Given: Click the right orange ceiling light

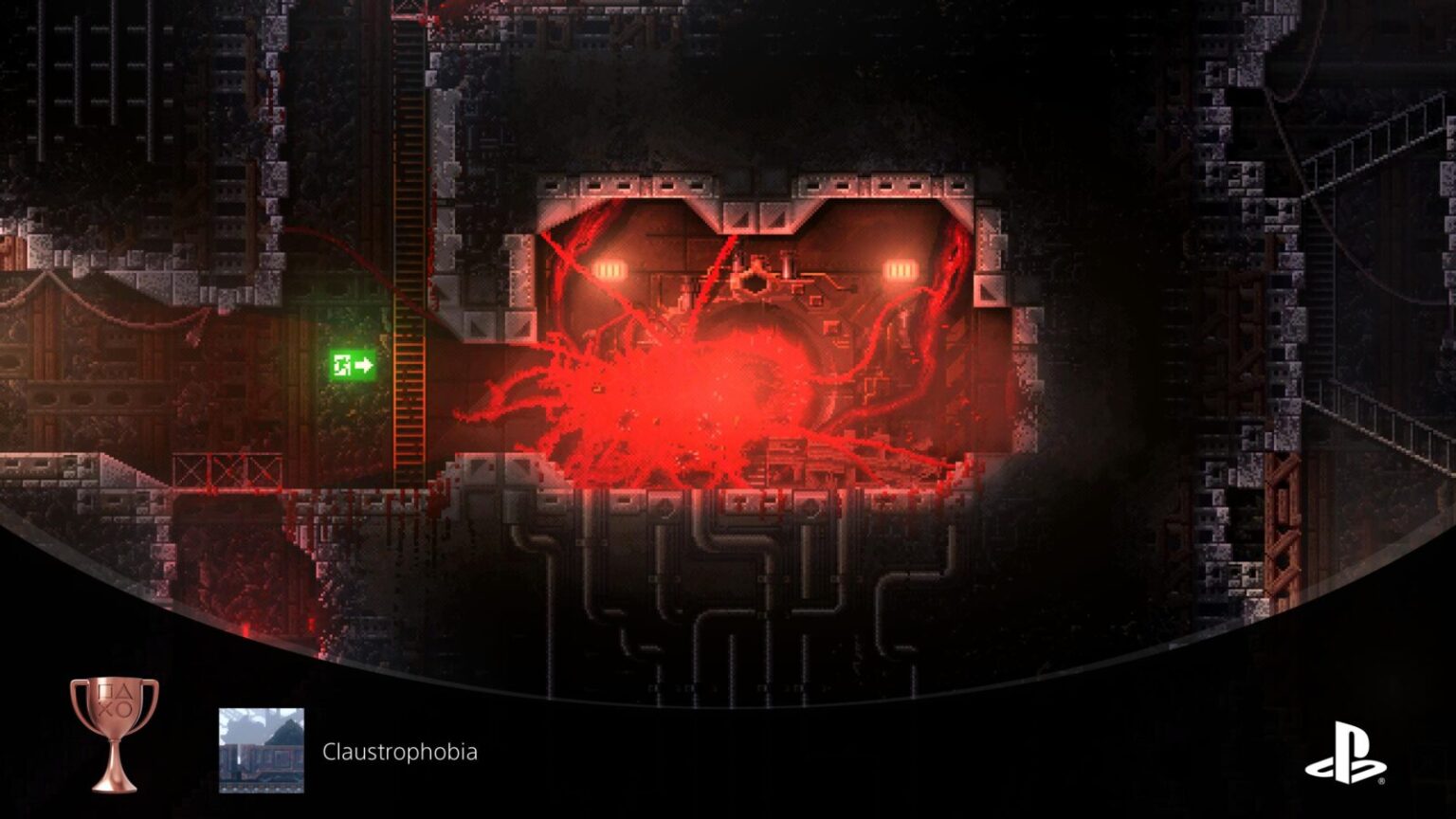Looking at the screenshot, I should (899, 269).
